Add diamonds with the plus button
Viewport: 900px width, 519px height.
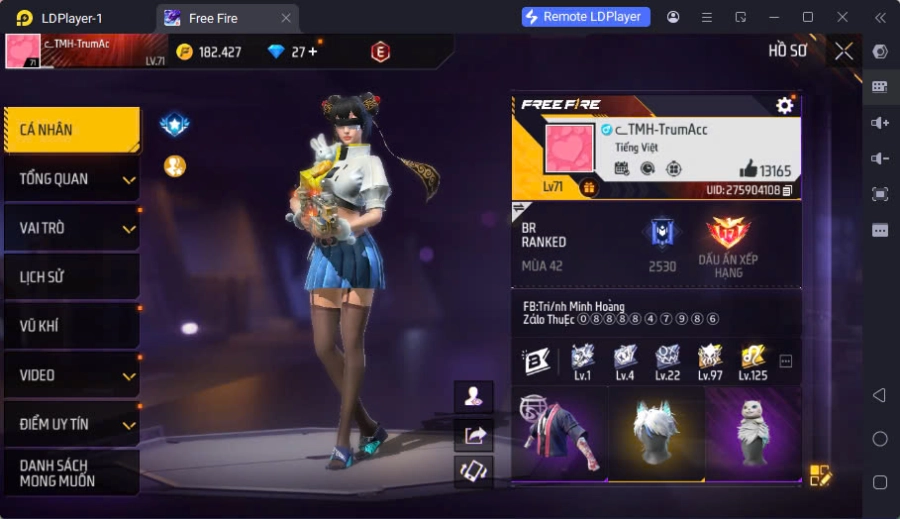(x=312, y=52)
